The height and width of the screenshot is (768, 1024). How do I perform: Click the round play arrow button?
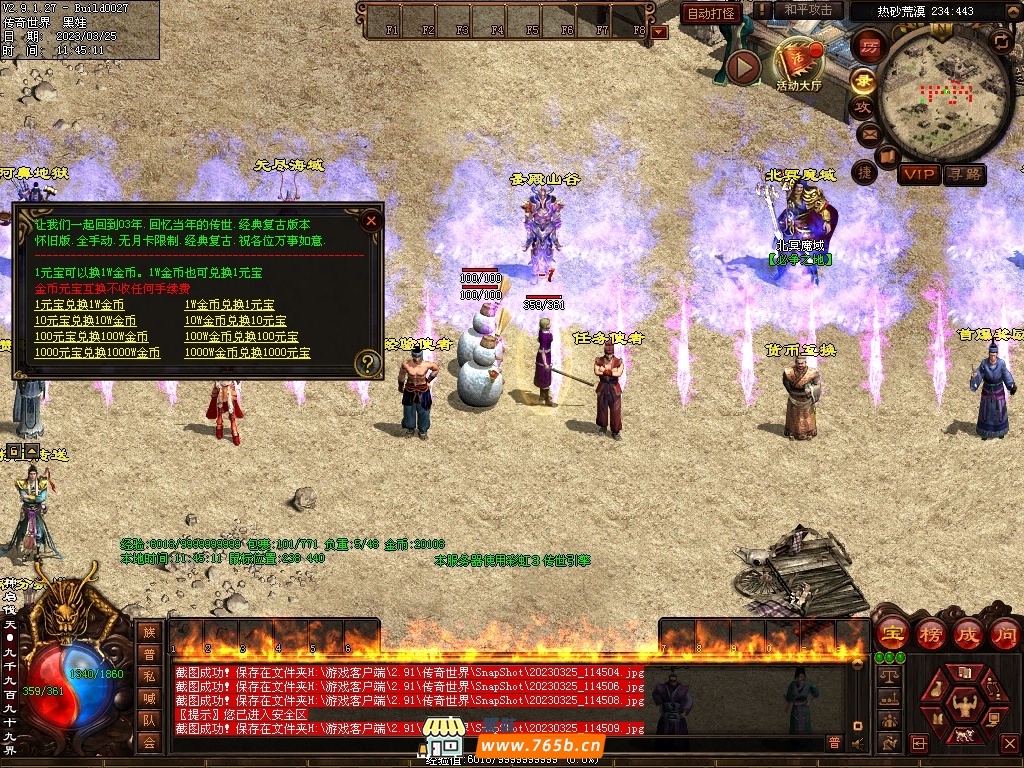[x=743, y=67]
